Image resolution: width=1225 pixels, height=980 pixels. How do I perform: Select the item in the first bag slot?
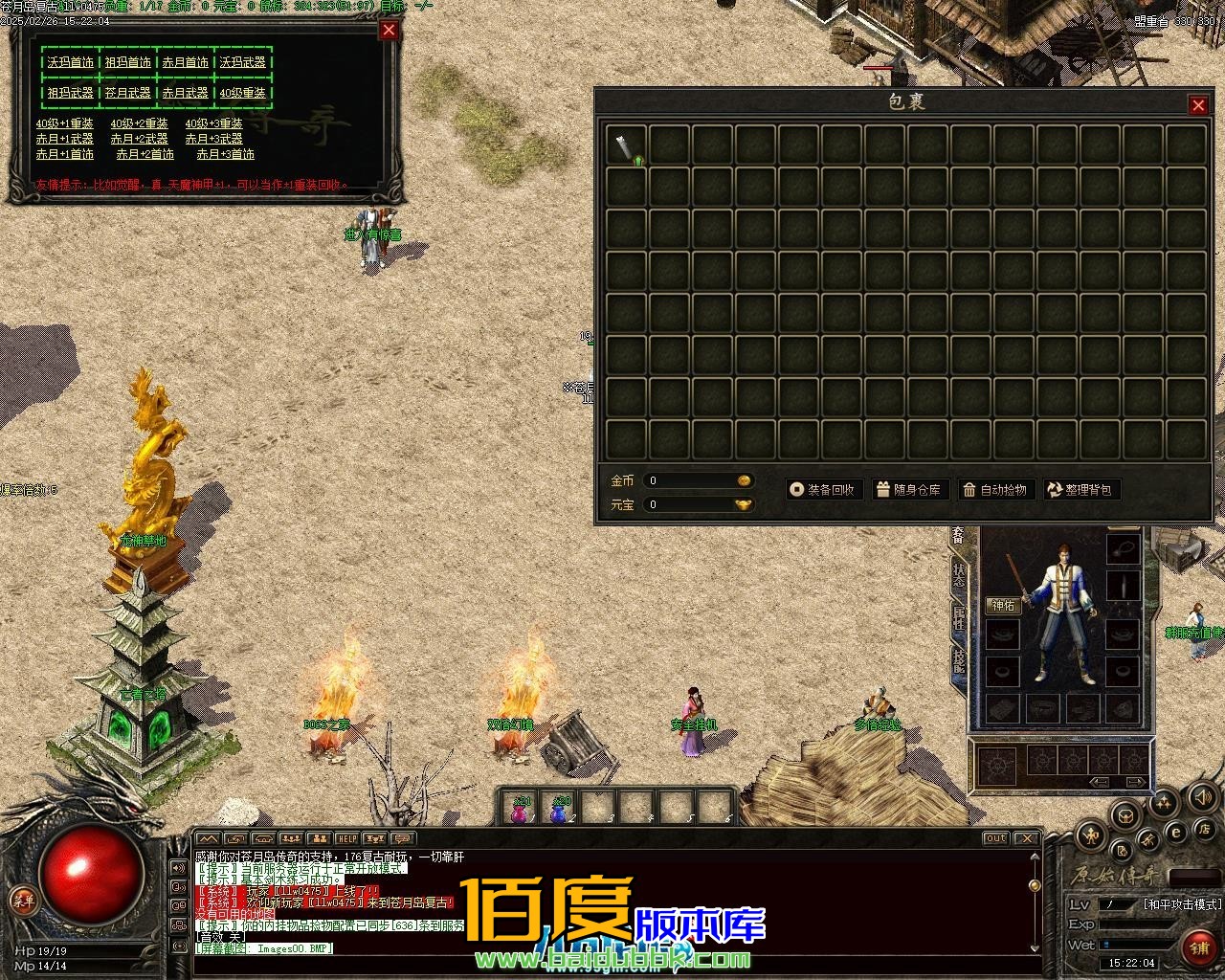pos(626,145)
